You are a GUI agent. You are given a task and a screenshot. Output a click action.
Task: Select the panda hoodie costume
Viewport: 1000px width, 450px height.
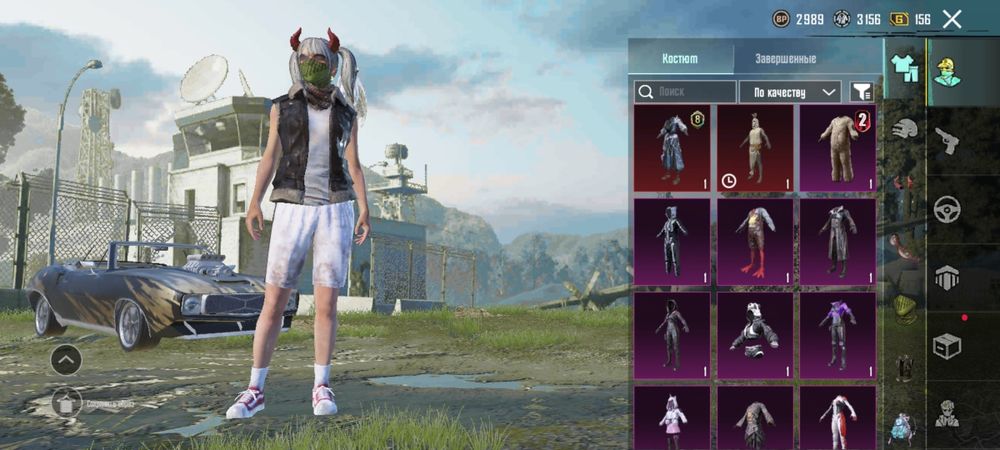pos(755,334)
